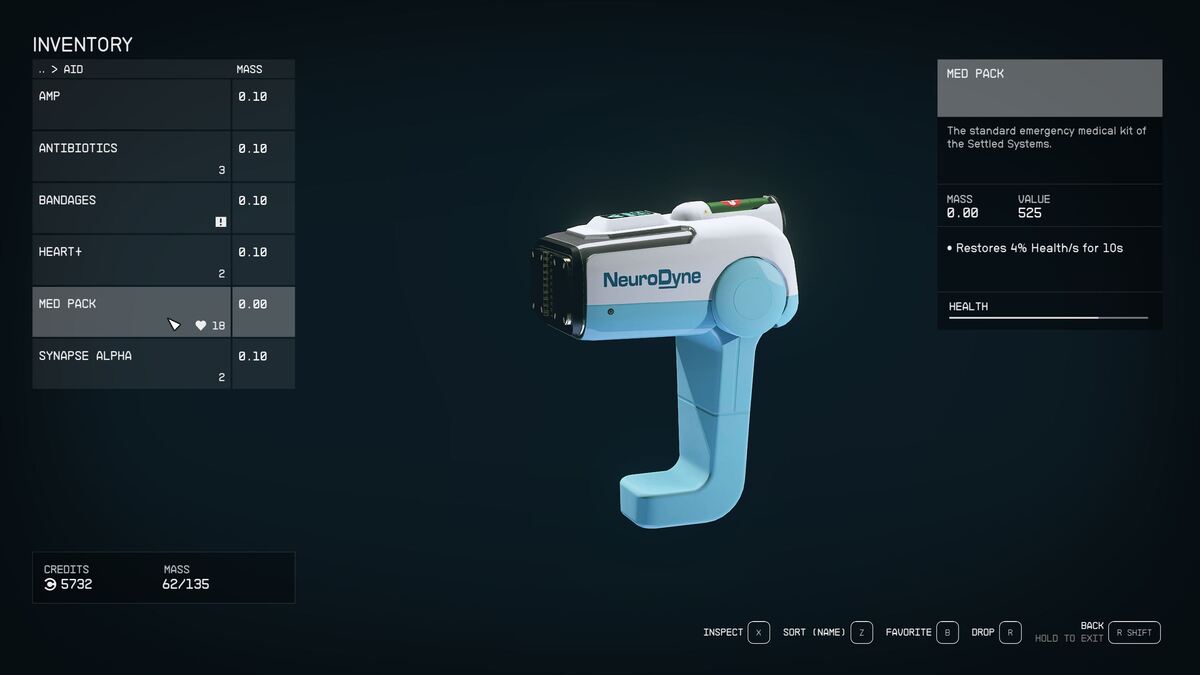This screenshot has height=675, width=1200.
Task: Click the Inspect action label
Action: click(x=723, y=632)
